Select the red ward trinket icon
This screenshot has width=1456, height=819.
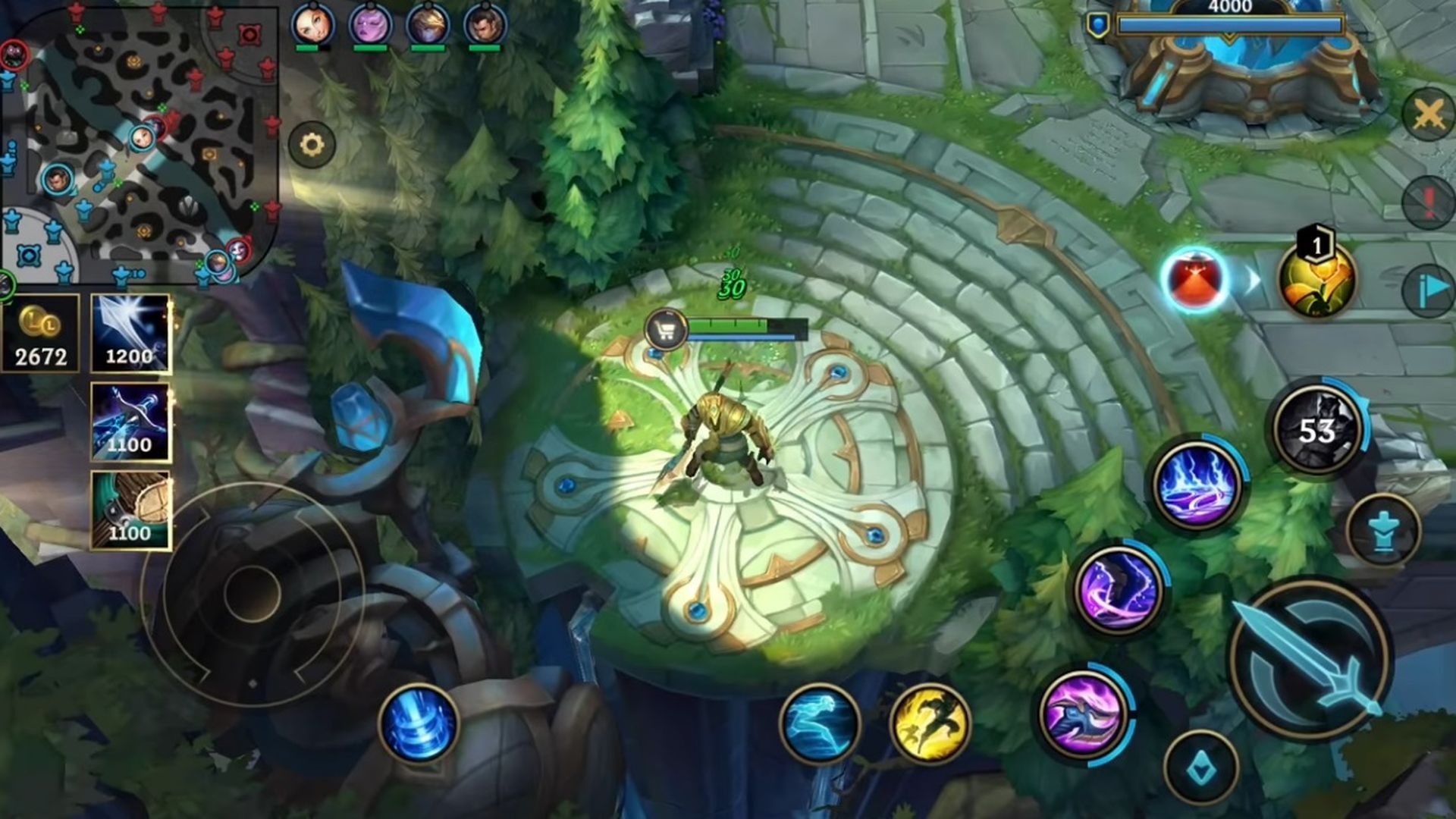point(1194,279)
